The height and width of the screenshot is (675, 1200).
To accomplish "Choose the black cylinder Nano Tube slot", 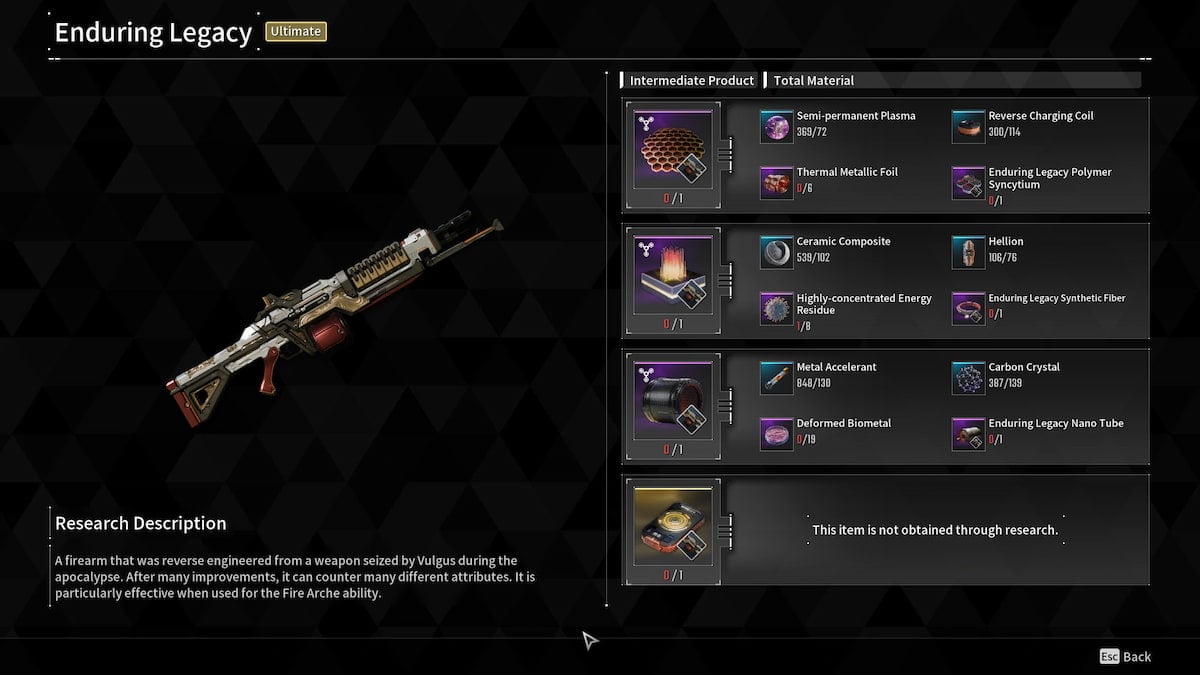I will point(669,407).
